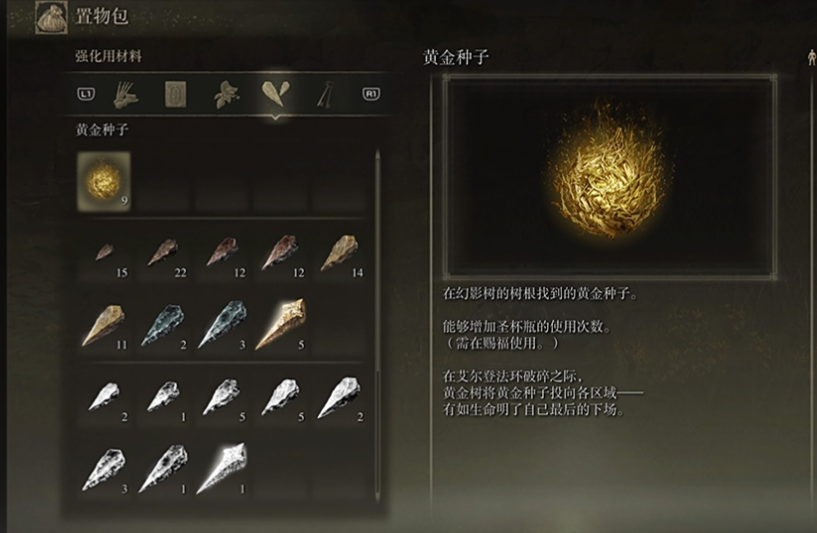Open the key items tab
This screenshot has height=533, width=817.
[x=324, y=95]
